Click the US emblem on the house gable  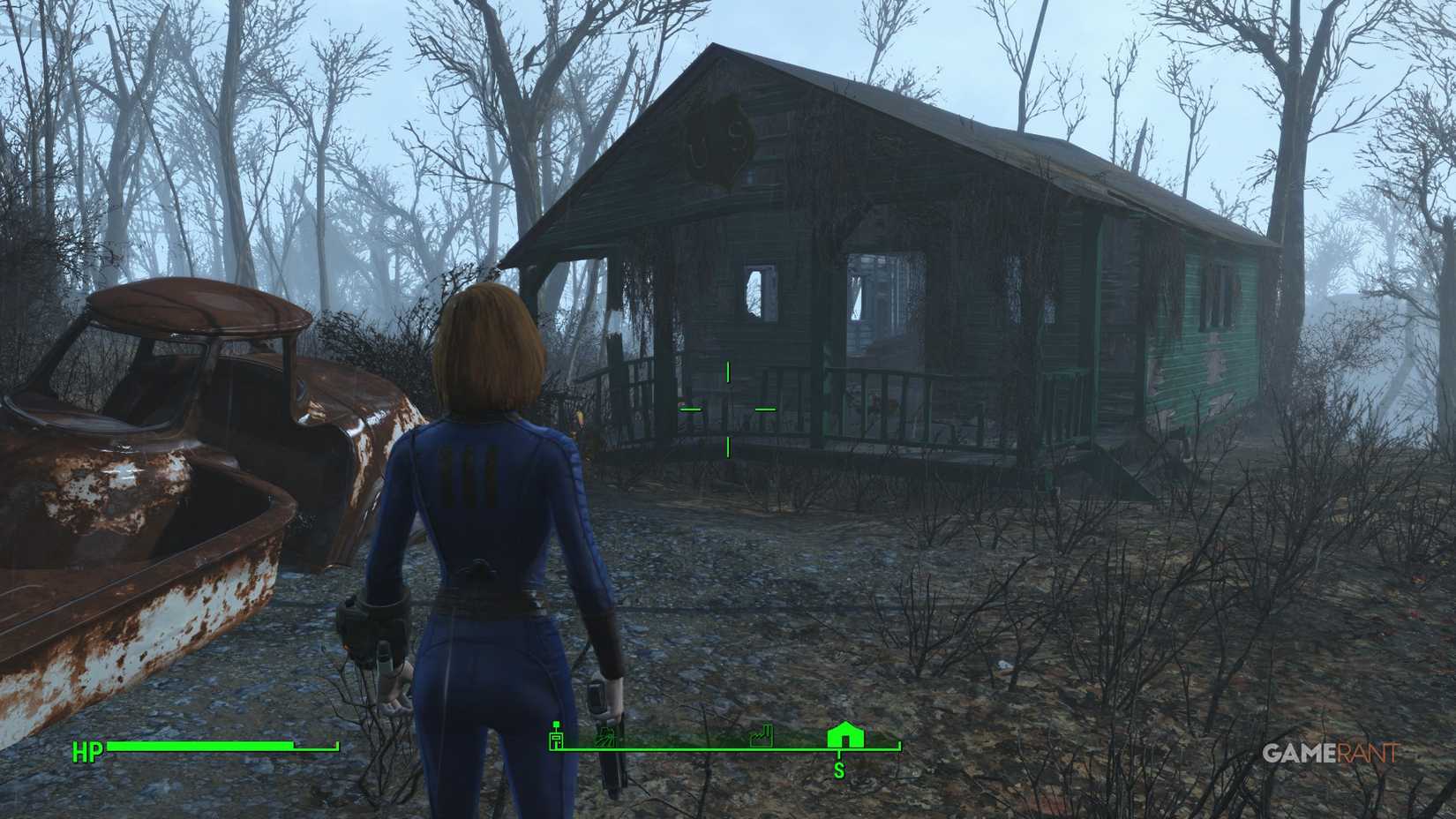click(715, 141)
